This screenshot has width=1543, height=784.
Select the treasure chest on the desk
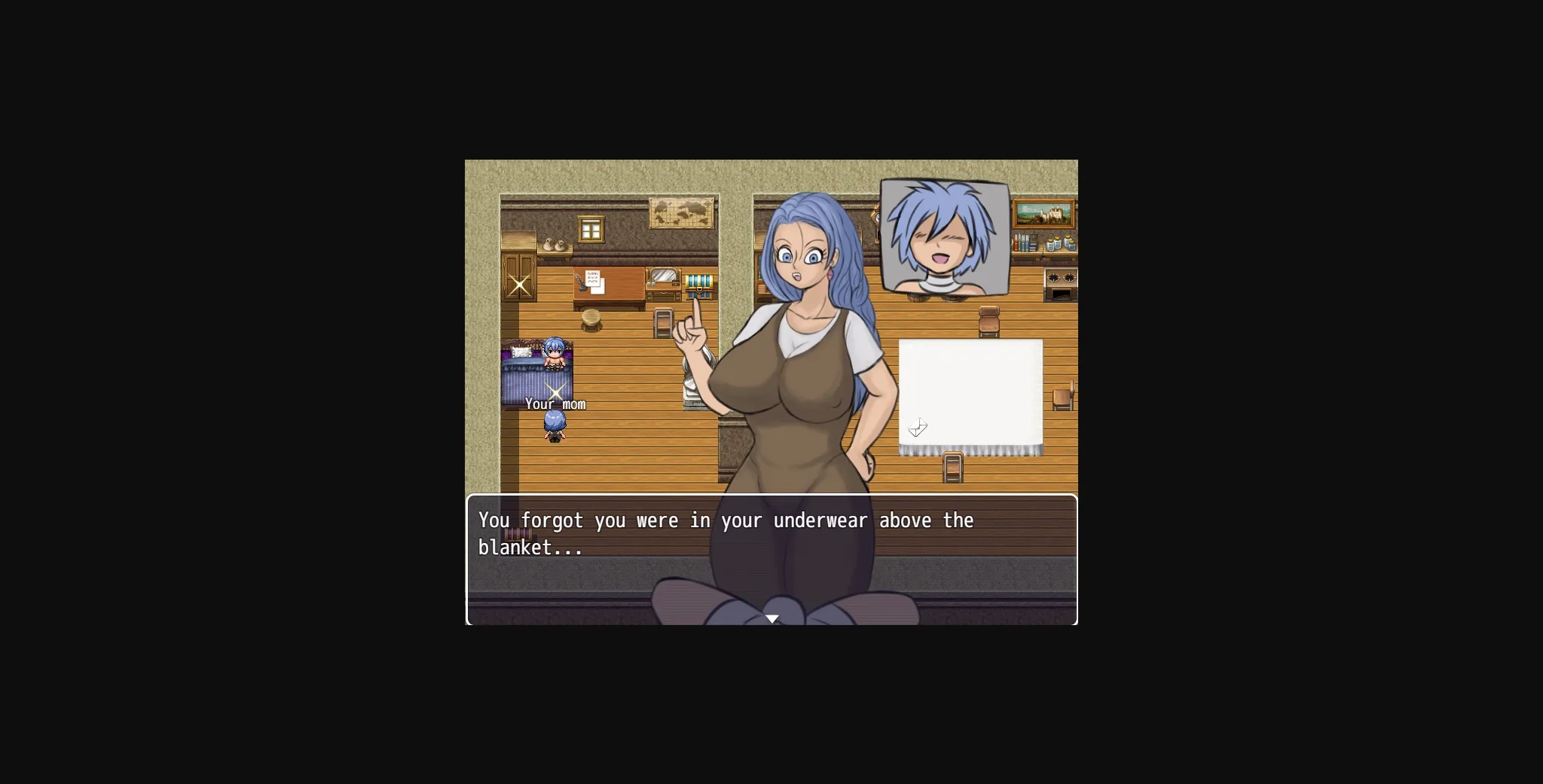tap(700, 285)
